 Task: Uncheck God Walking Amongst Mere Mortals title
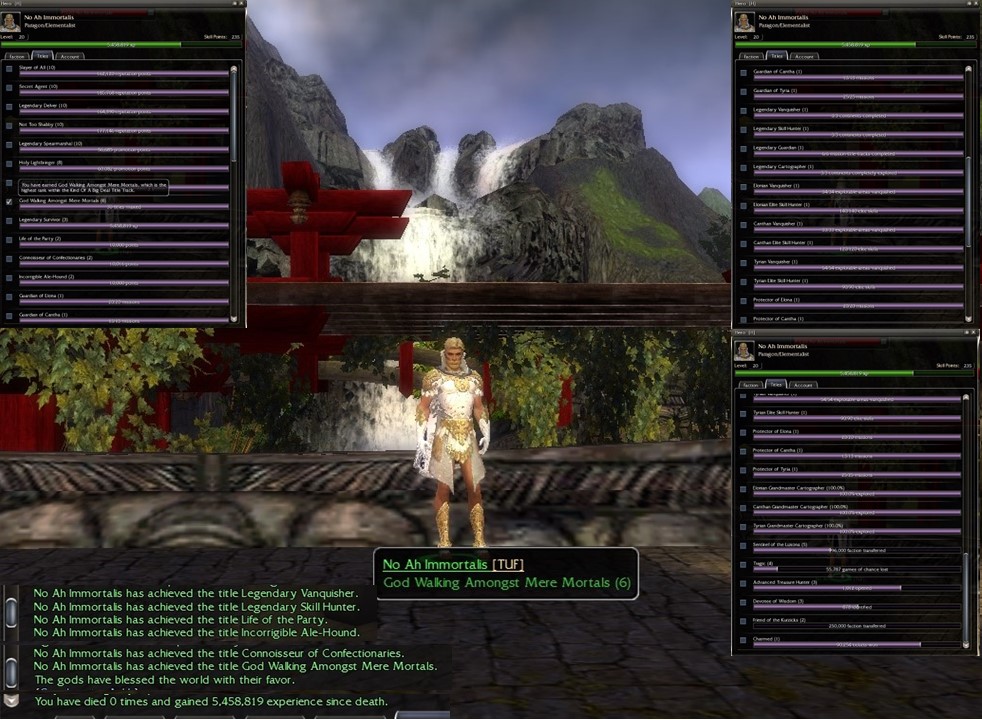10,201
